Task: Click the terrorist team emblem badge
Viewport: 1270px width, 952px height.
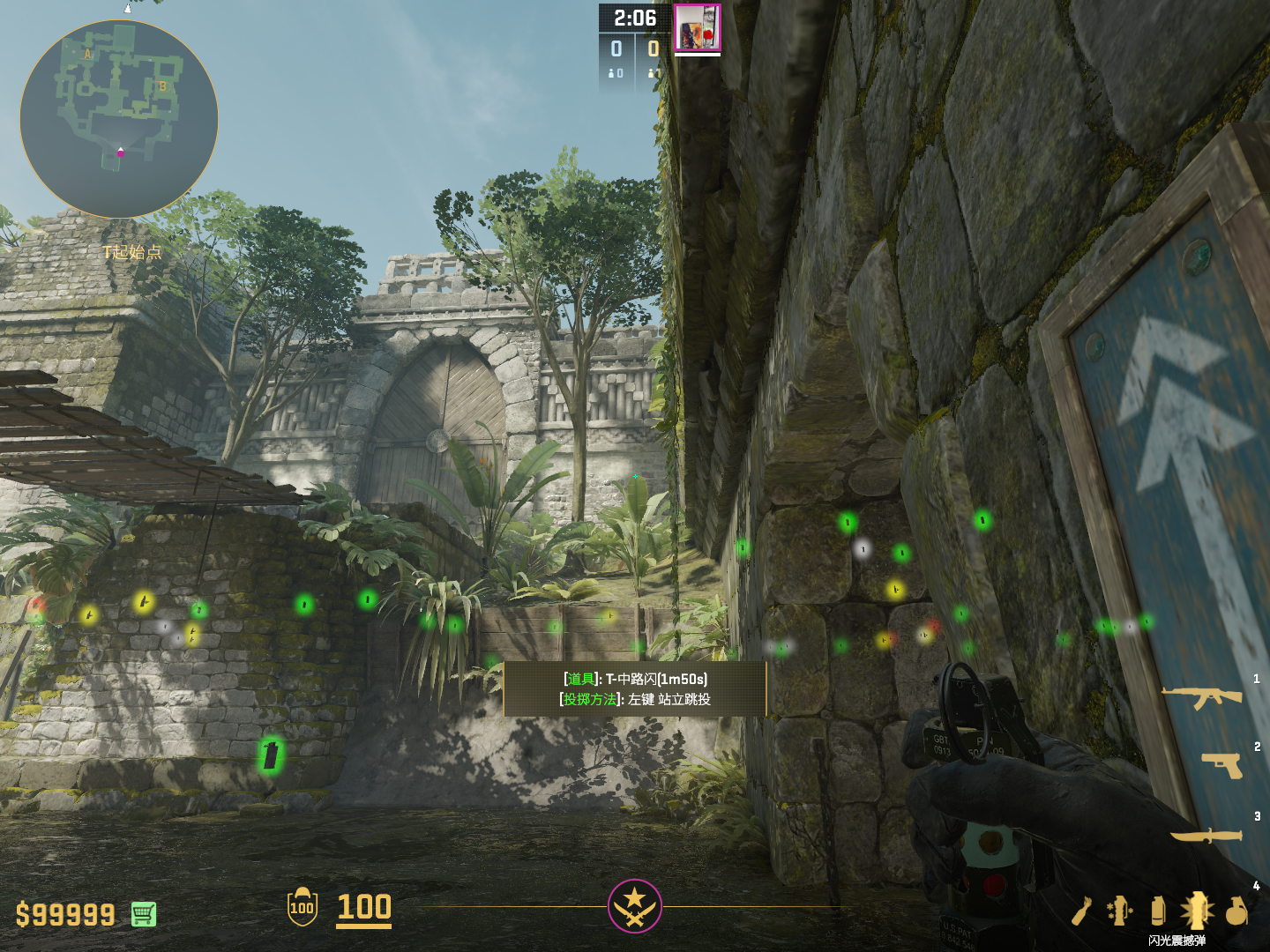Action: coord(634,905)
